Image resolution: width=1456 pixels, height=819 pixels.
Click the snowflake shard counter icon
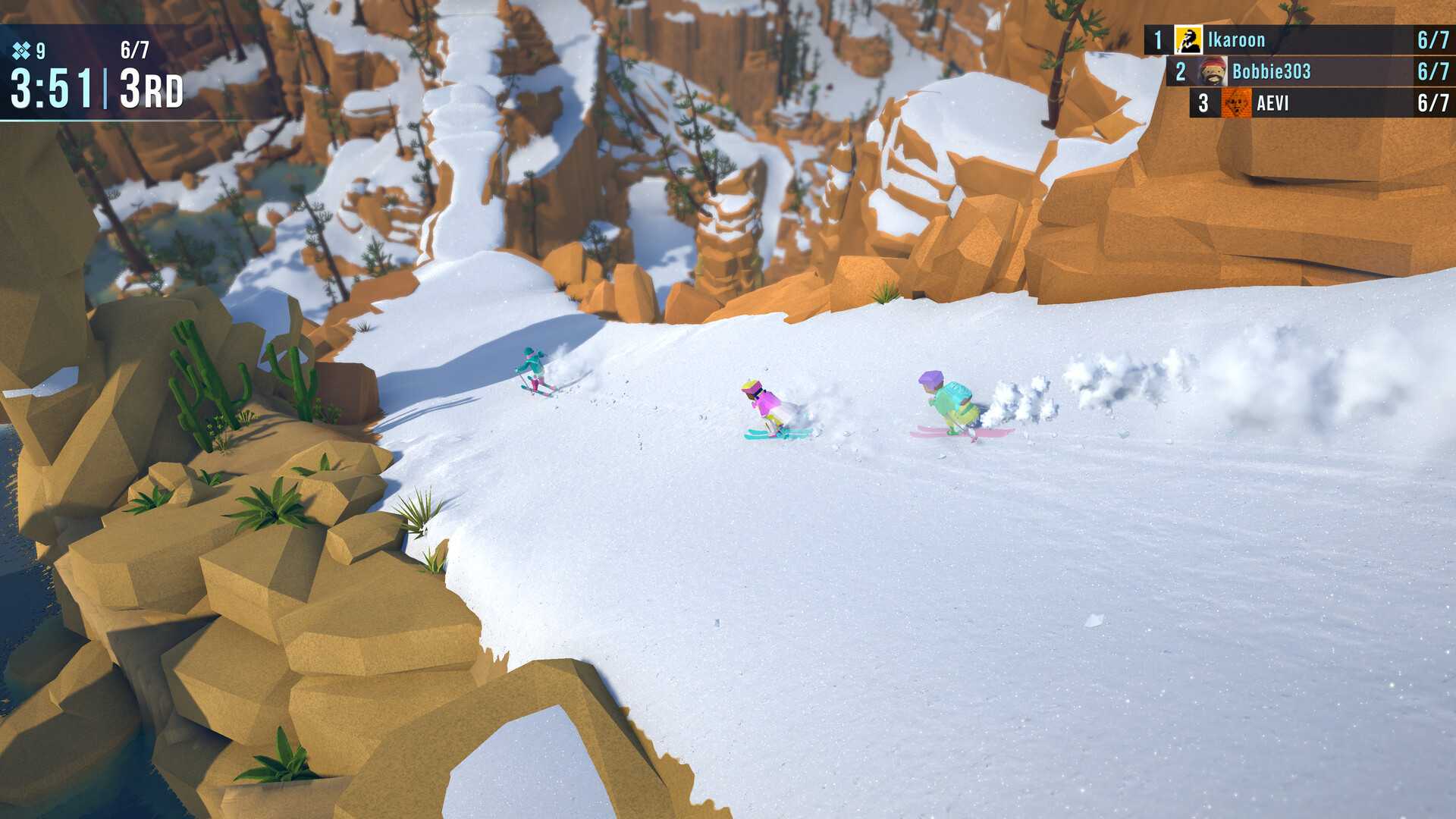[20, 52]
